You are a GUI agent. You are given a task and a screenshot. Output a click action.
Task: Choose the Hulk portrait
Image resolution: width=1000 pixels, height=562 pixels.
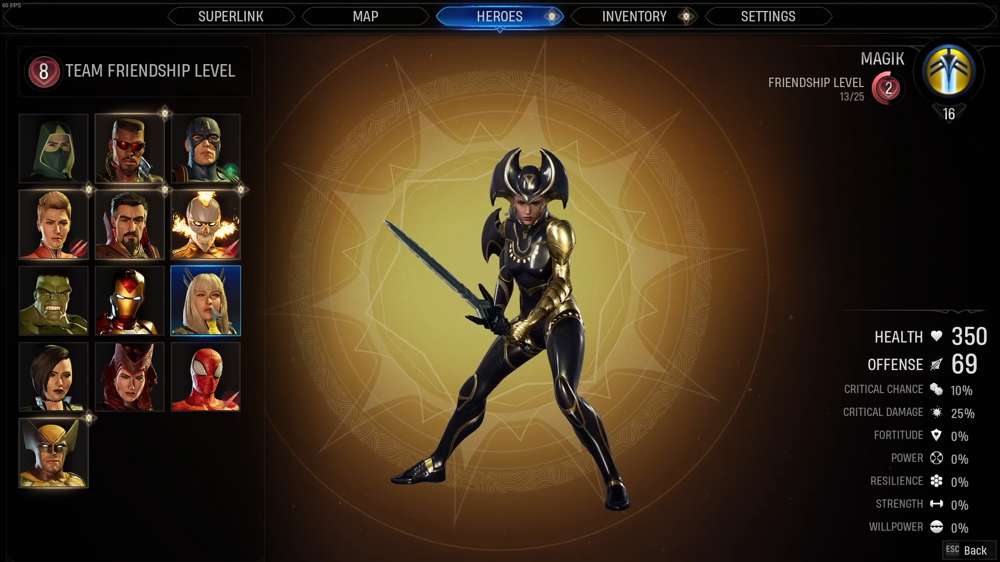pos(54,300)
